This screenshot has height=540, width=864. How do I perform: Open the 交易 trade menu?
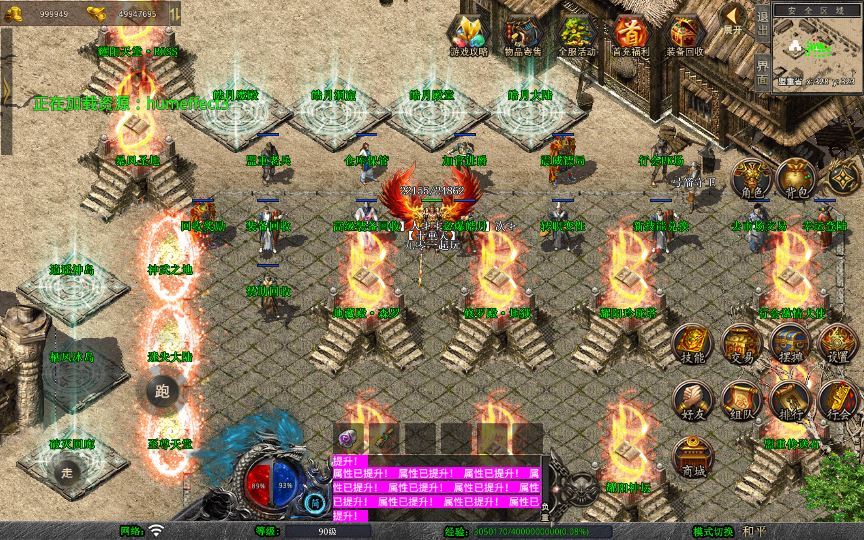pyautogui.click(x=742, y=344)
